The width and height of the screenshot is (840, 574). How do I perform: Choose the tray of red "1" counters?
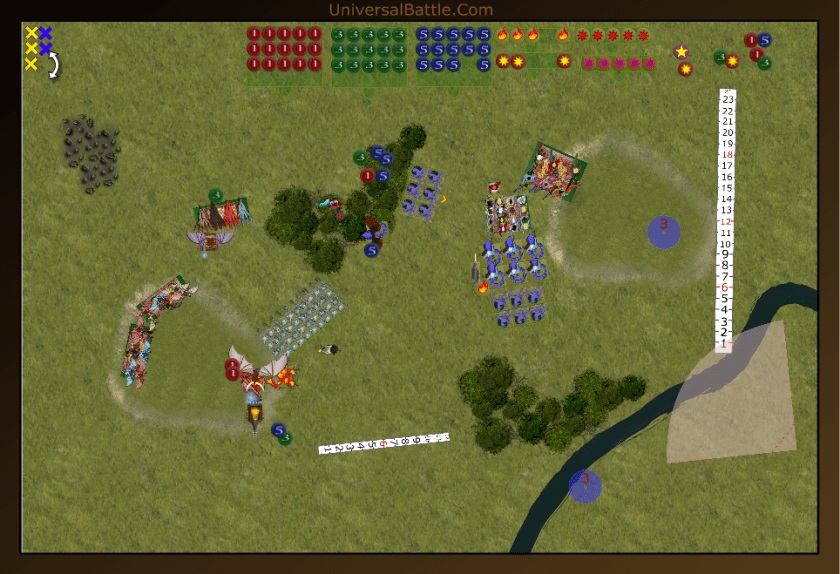tap(285, 49)
